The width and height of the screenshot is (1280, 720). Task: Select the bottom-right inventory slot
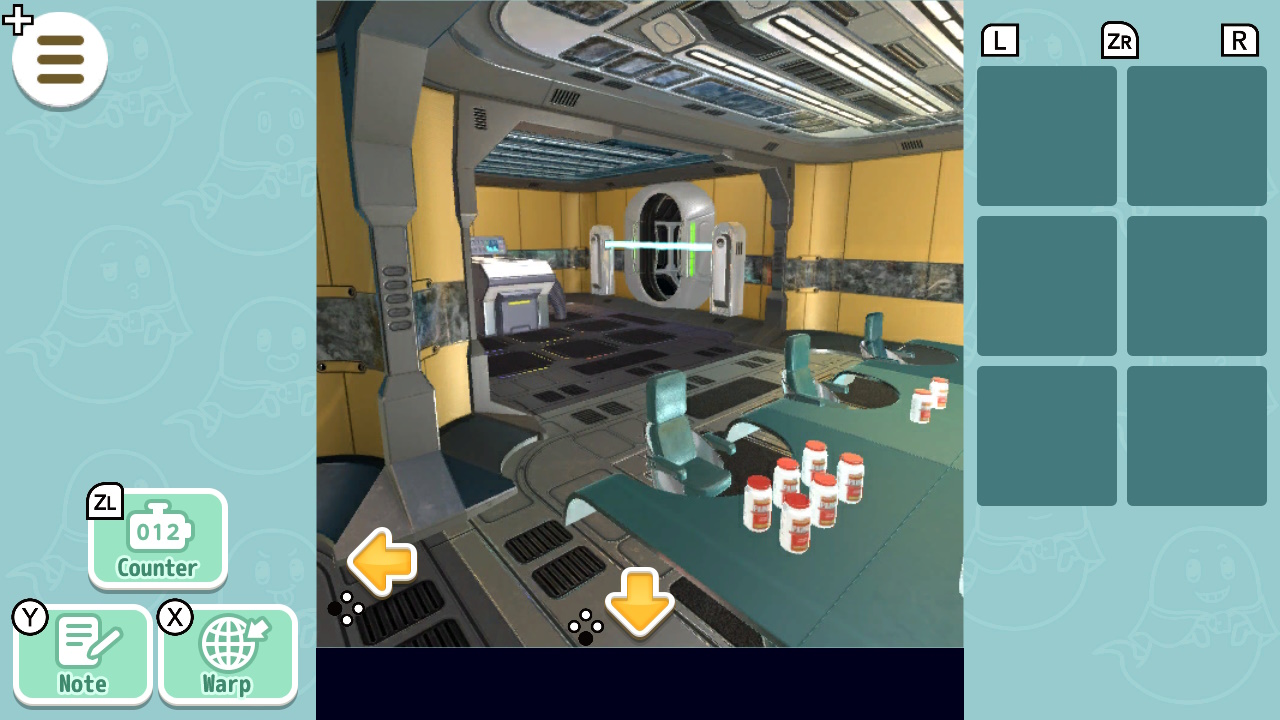tap(1196, 435)
